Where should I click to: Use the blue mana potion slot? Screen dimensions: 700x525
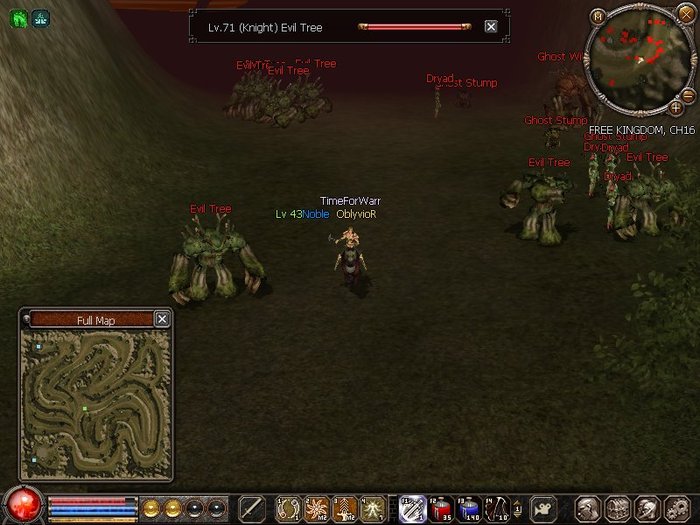coord(468,508)
